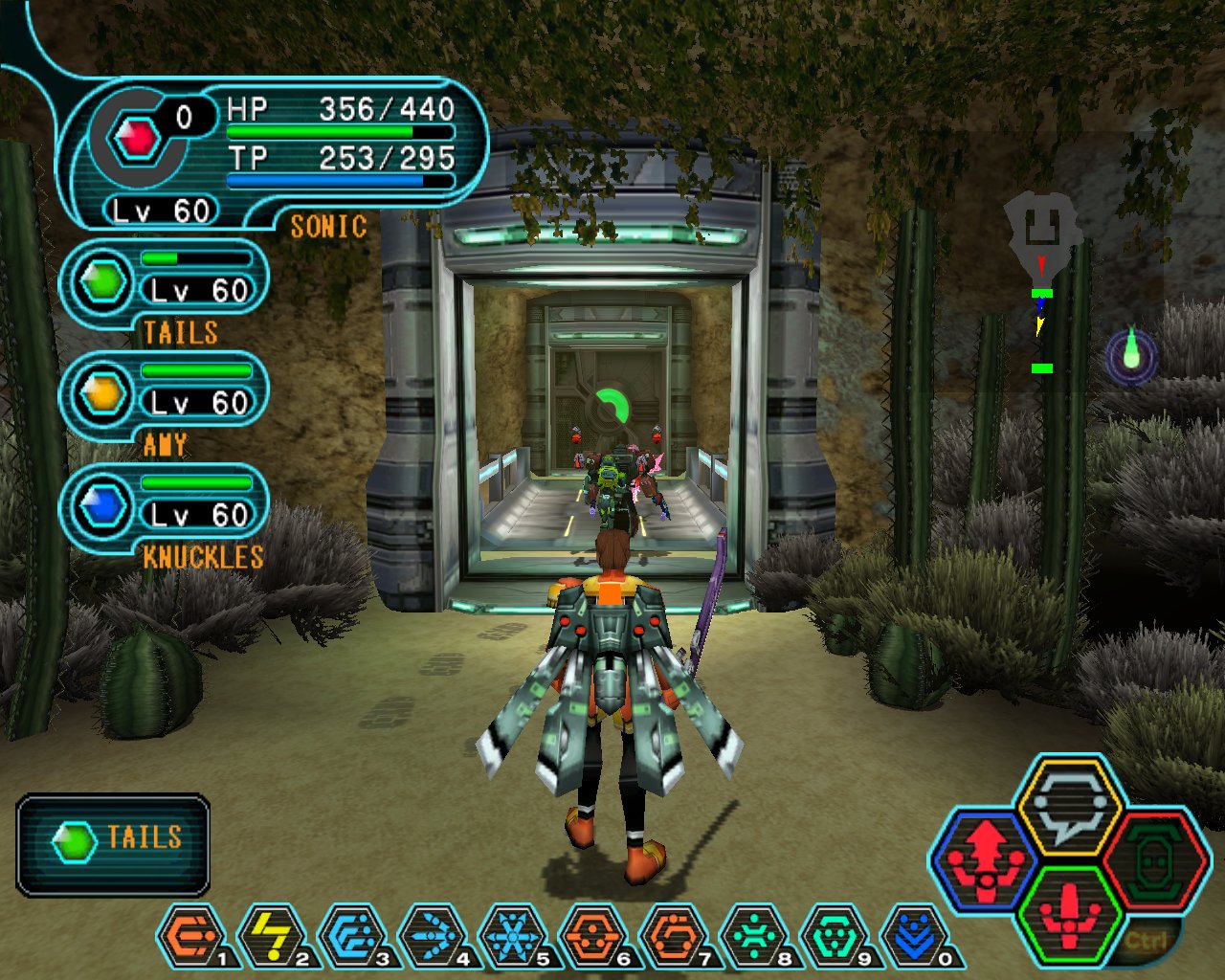Trigger the red up-arrow heavy attack action

[986, 858]
